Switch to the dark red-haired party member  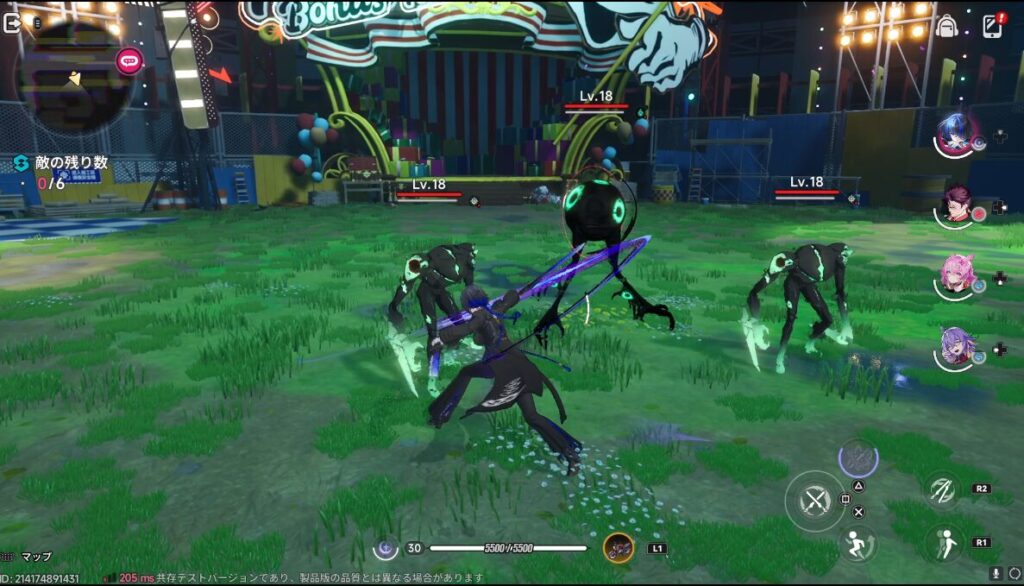click(x=956, y=206)
